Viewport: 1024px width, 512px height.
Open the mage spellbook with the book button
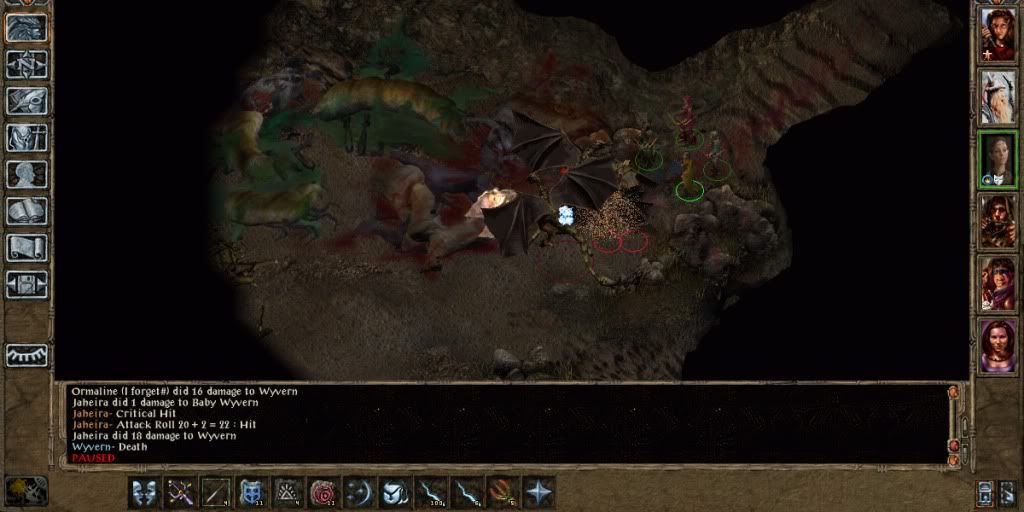tap(26, 211)
